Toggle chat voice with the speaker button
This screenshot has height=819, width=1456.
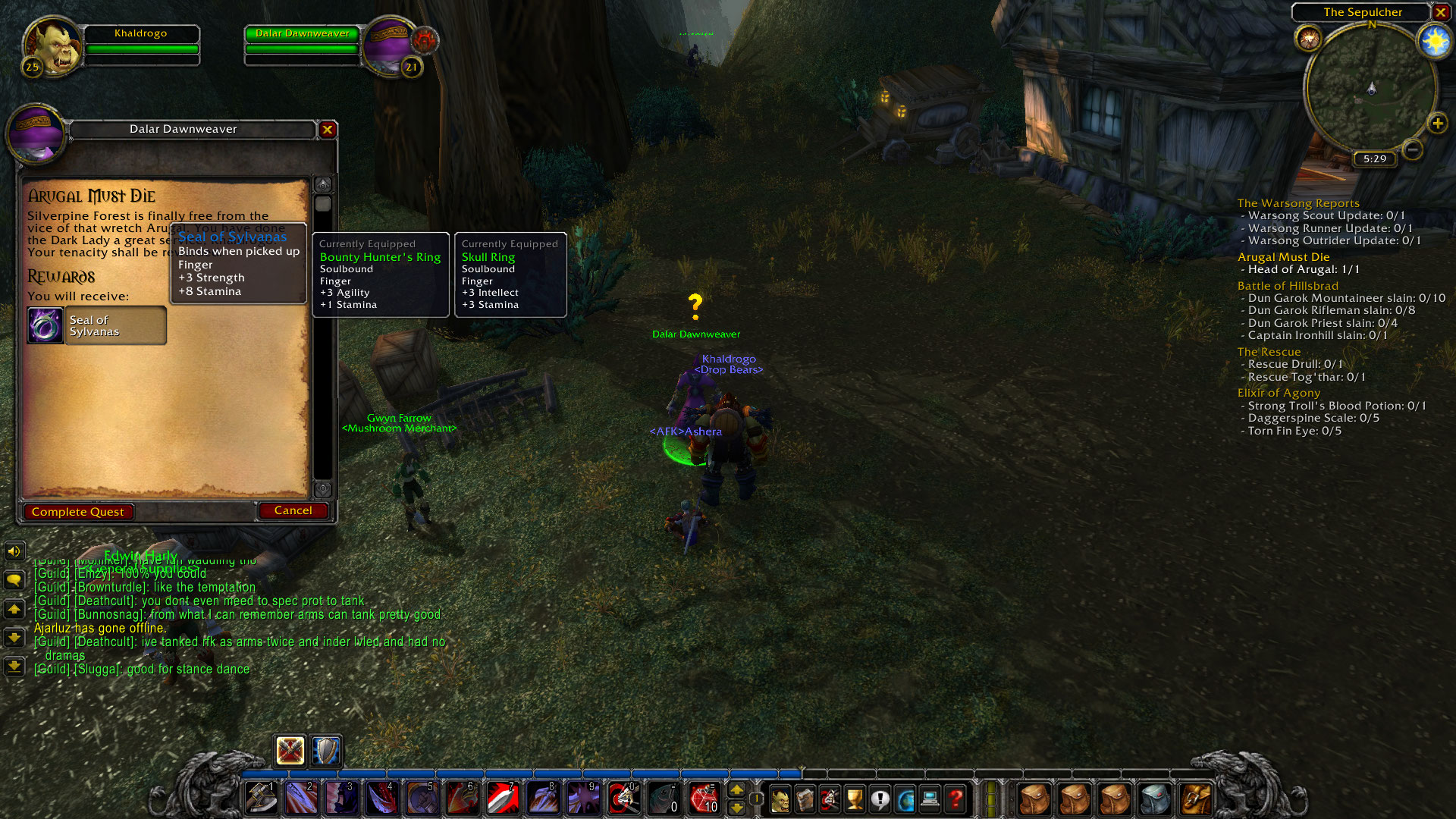[x=14, y=551]
